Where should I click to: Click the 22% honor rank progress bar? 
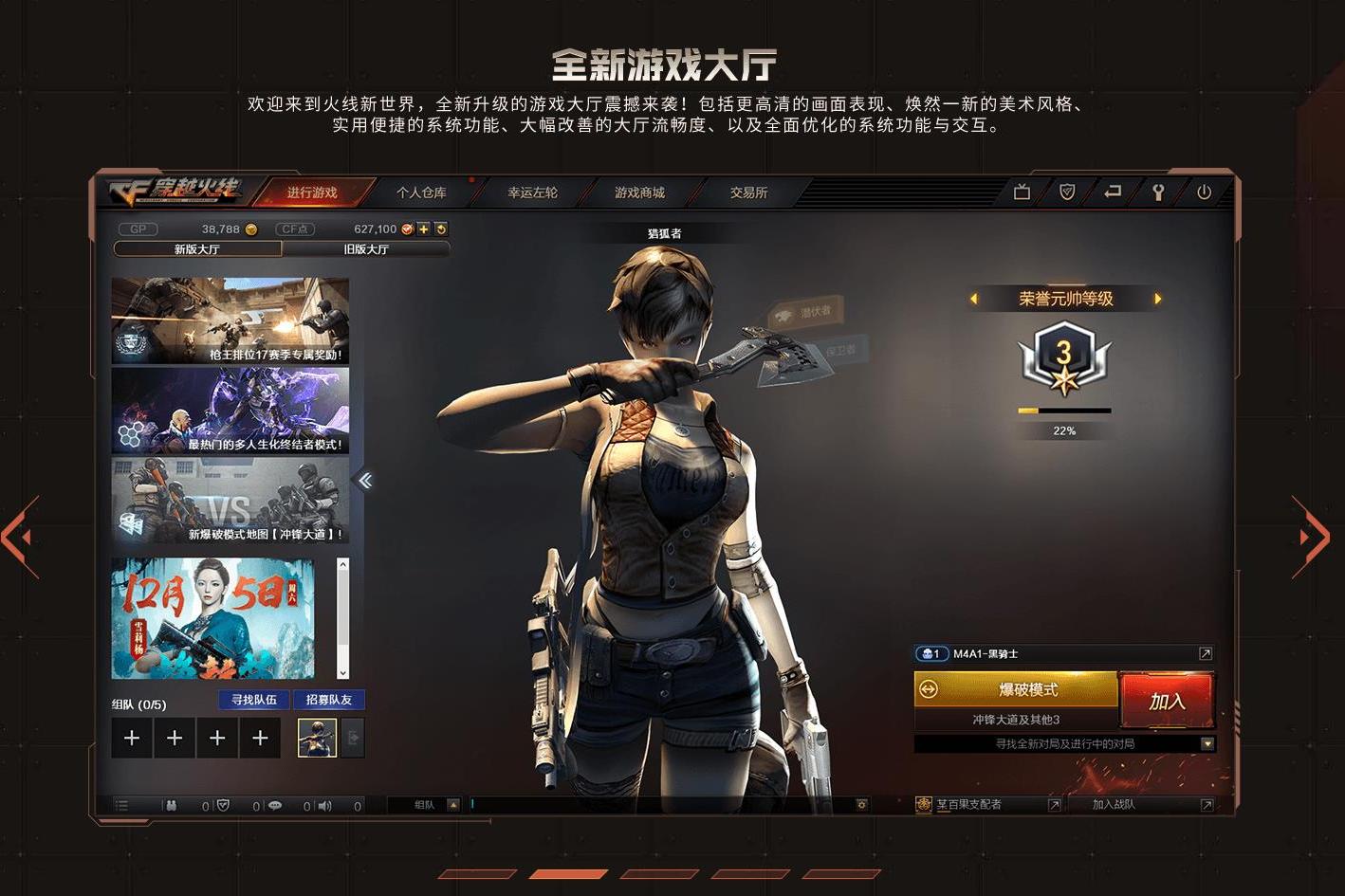click(x=1064, y=411)
